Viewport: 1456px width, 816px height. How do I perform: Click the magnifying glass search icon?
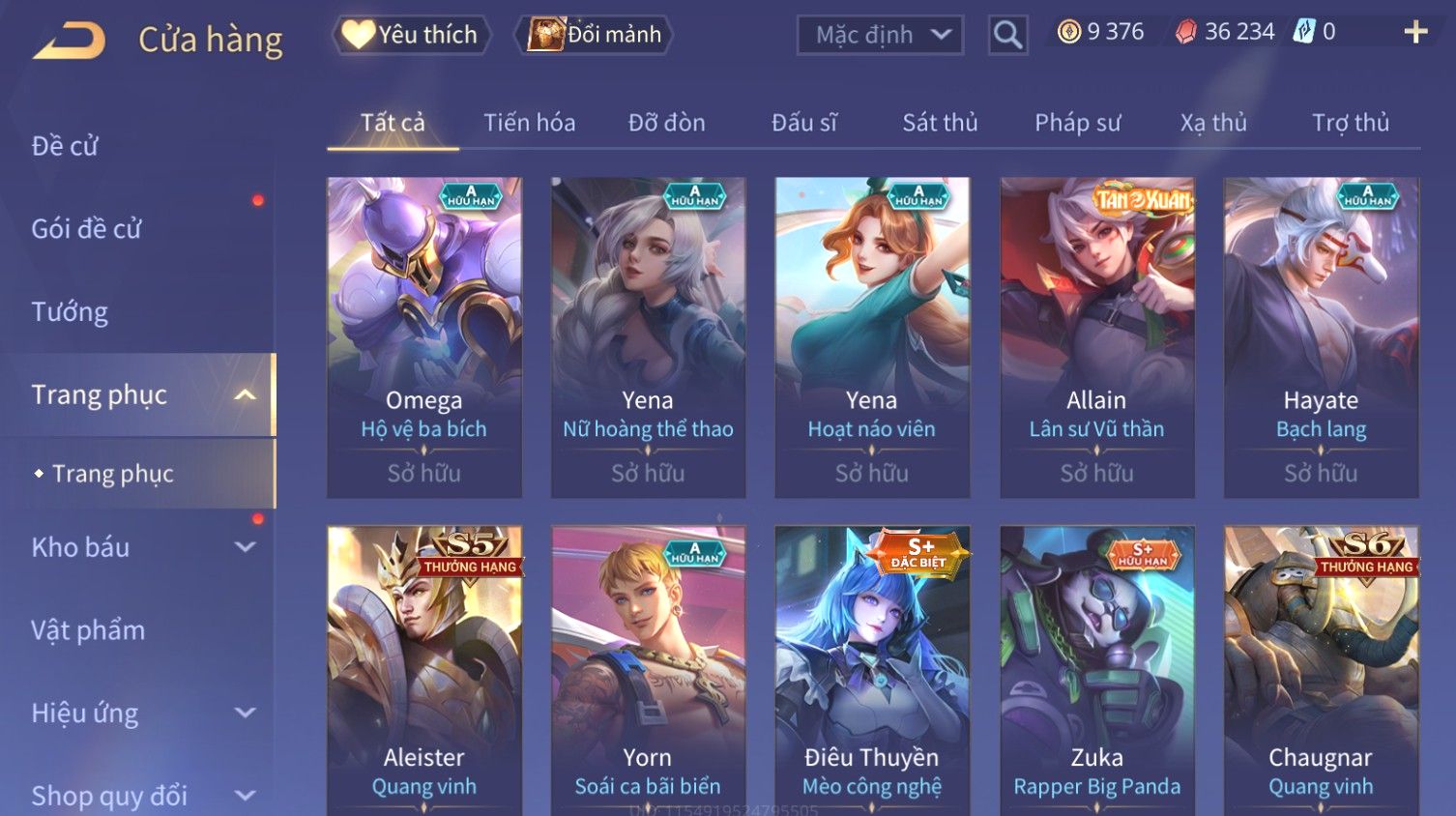click(1007, 35)
